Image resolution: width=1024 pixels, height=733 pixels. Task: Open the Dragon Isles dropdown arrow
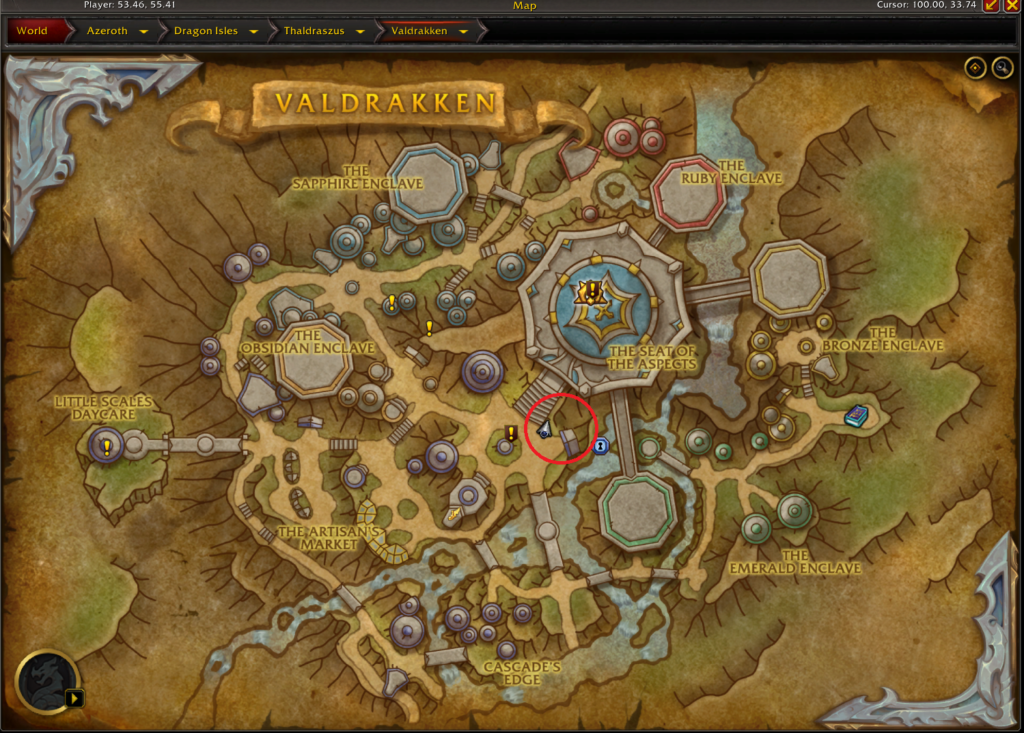coord(254,31)
